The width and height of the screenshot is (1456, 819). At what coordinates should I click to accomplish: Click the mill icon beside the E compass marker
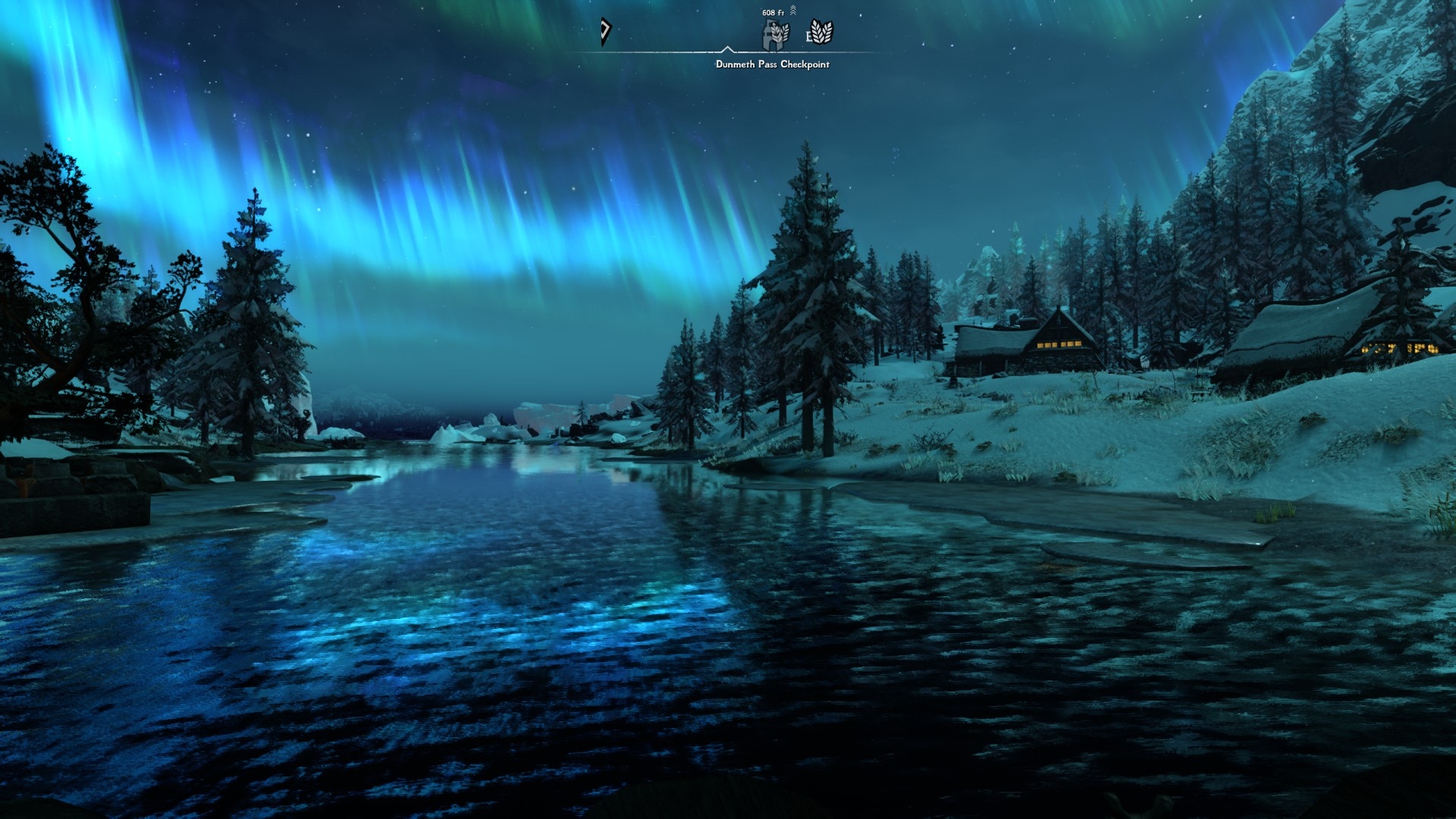(x=822, y=32)
